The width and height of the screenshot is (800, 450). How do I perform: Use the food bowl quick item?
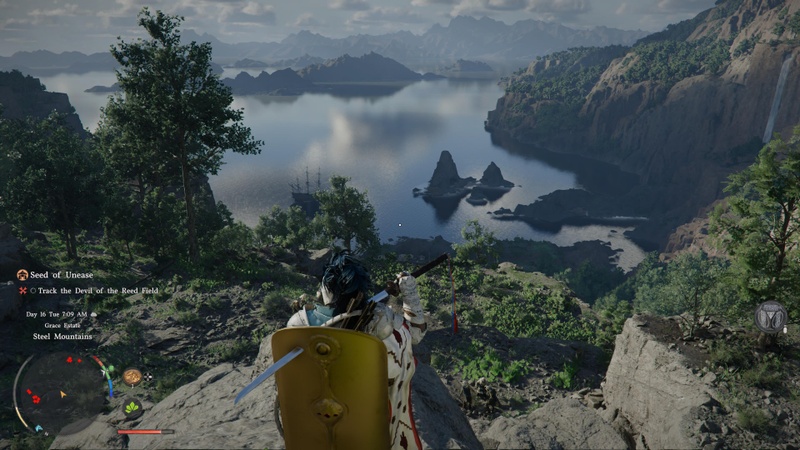pos(132,377)
